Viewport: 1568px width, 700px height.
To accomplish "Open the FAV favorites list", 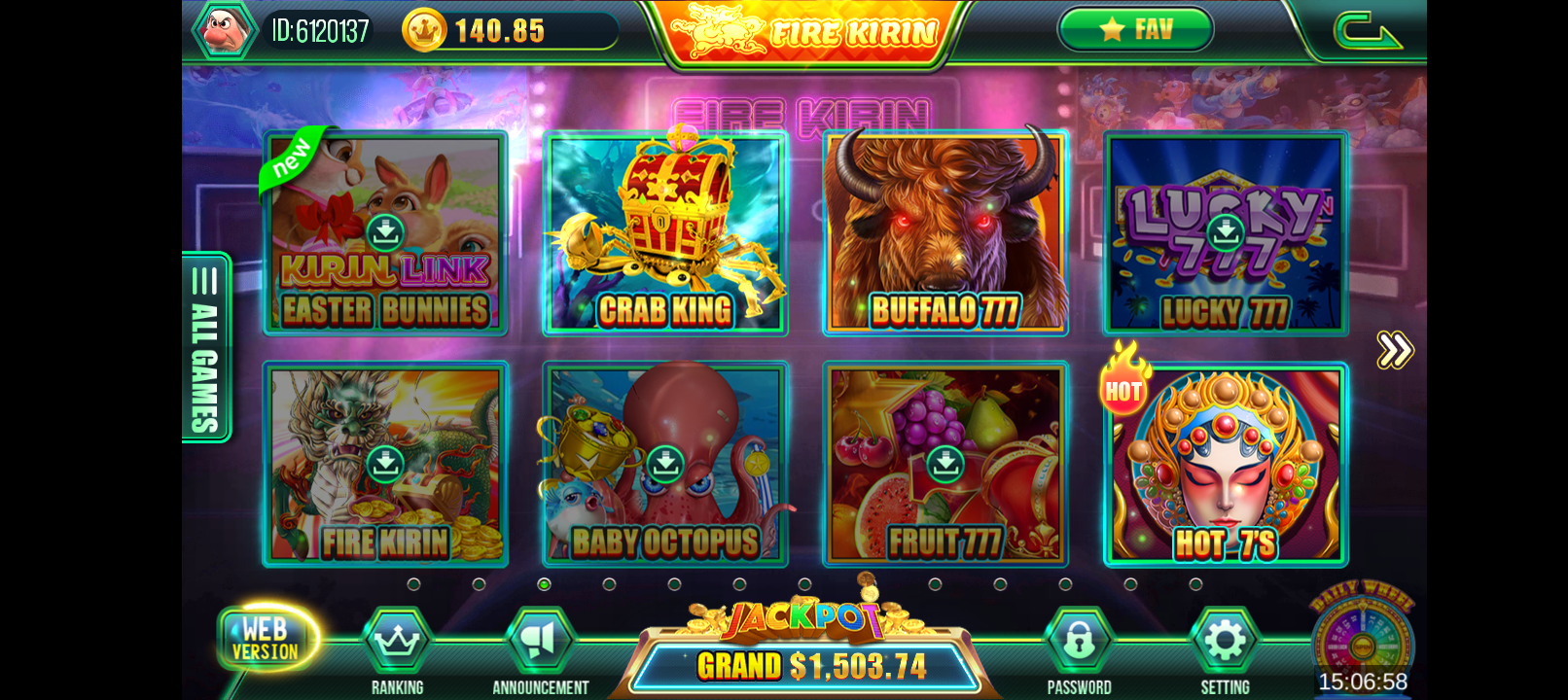I will pyautogui.click(x=1135, y=29).
